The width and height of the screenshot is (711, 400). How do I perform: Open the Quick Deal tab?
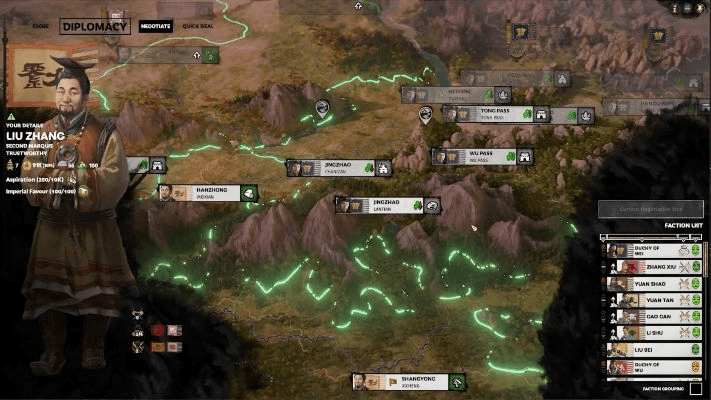(x=198, y=26)
